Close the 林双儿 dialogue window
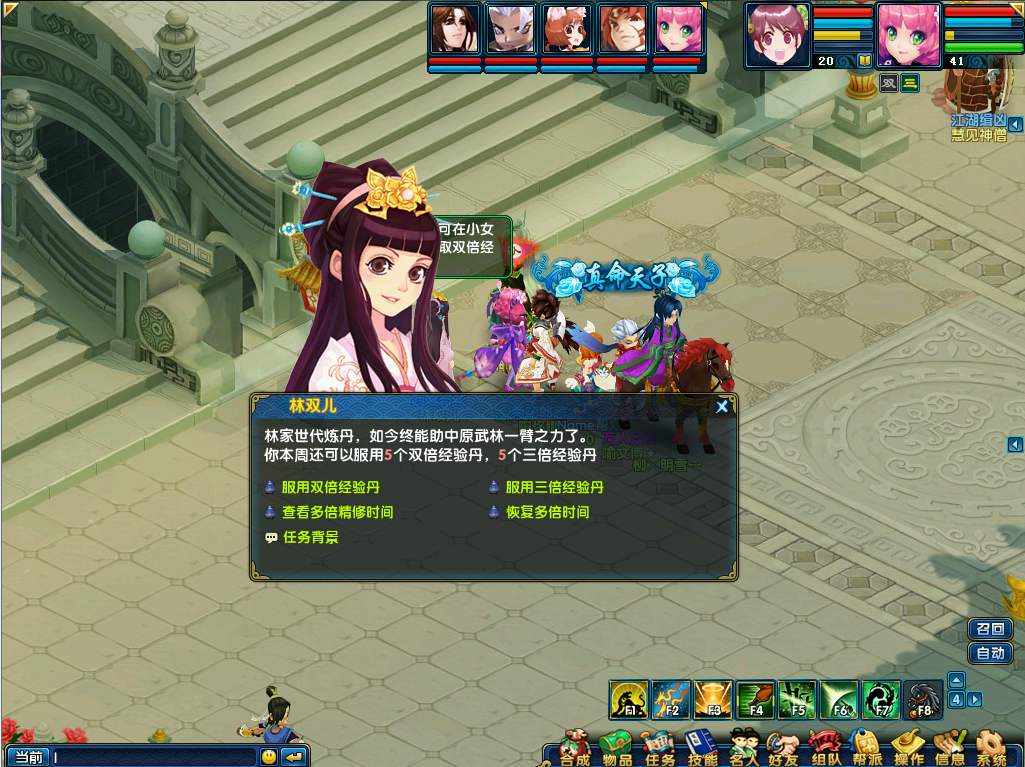Viewport: 1025px width, 767px height. (722, 406)
